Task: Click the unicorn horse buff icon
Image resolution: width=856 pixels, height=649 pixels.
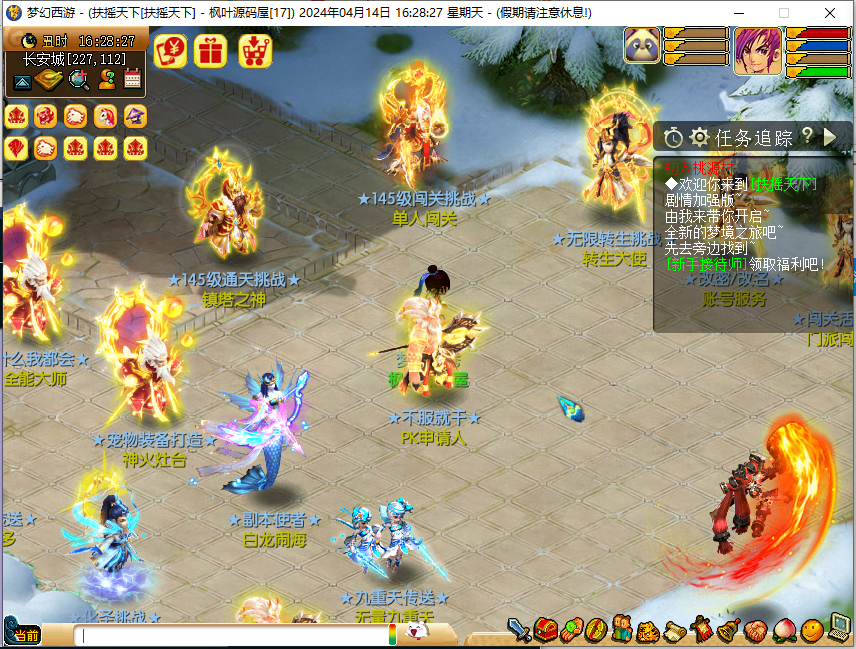Action: pyautogui.click(x=105, y=117)
